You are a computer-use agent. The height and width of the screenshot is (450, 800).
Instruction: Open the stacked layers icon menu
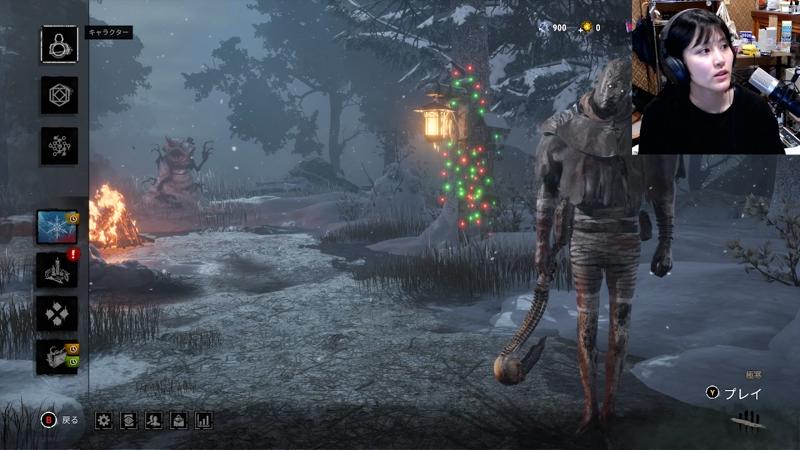pos(129,420)
